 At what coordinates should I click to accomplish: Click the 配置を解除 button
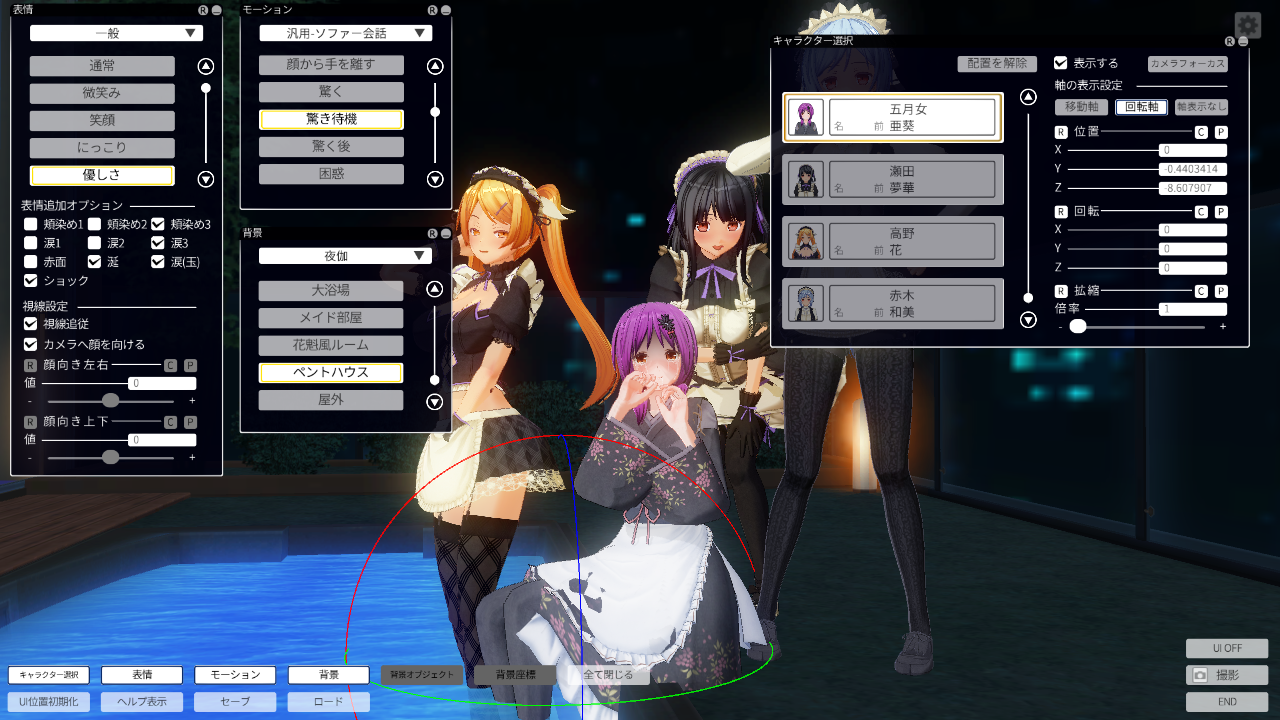[x=996, y=63]
